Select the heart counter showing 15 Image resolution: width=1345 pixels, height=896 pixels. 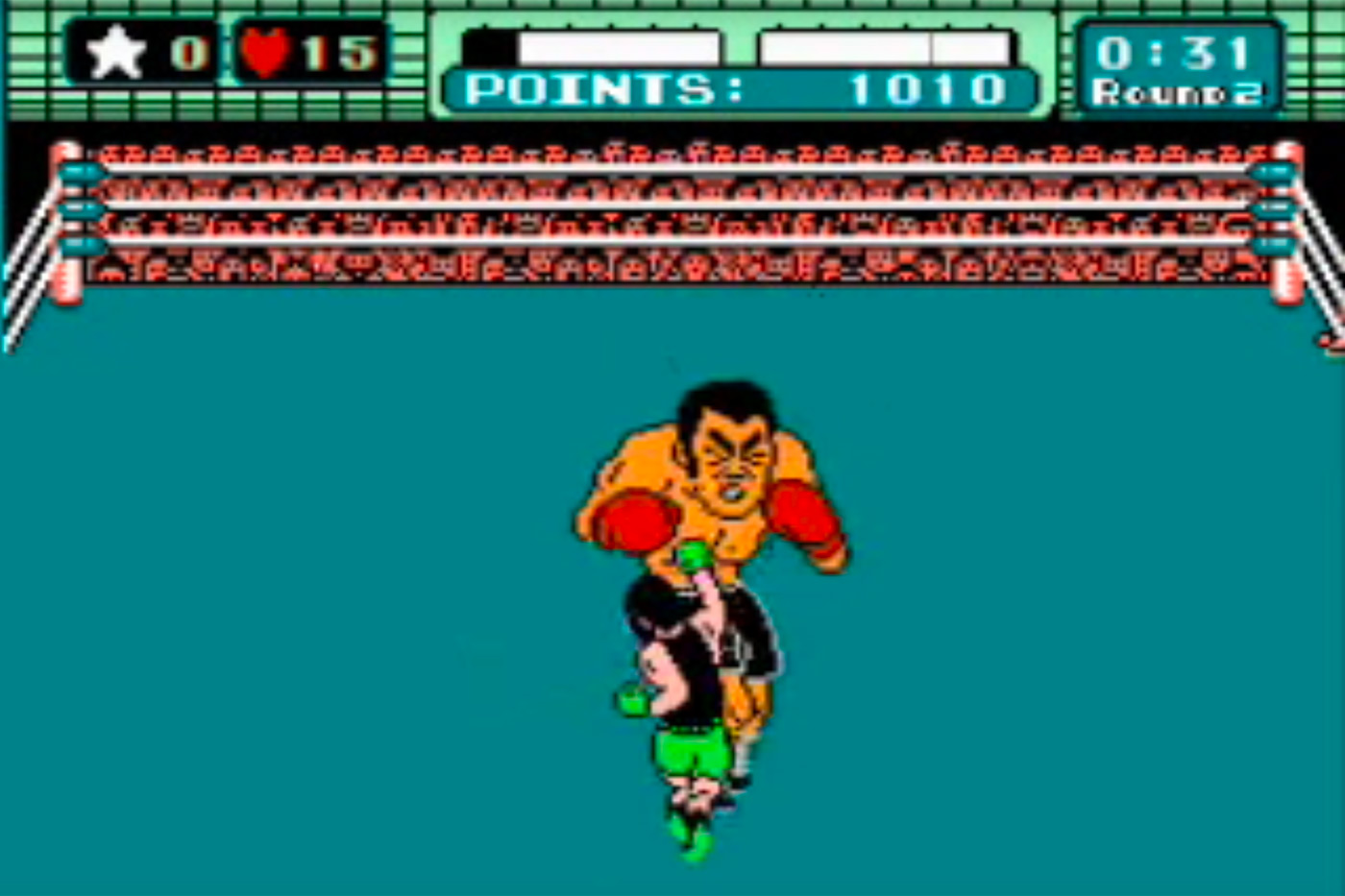click(x=336, y=50)
